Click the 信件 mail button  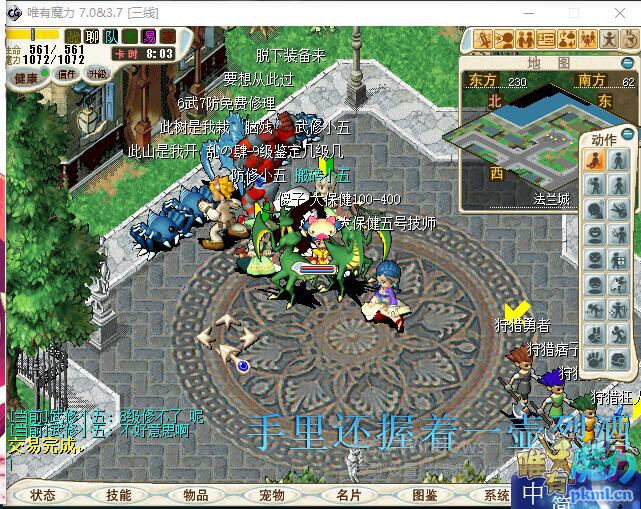[67, 74]
